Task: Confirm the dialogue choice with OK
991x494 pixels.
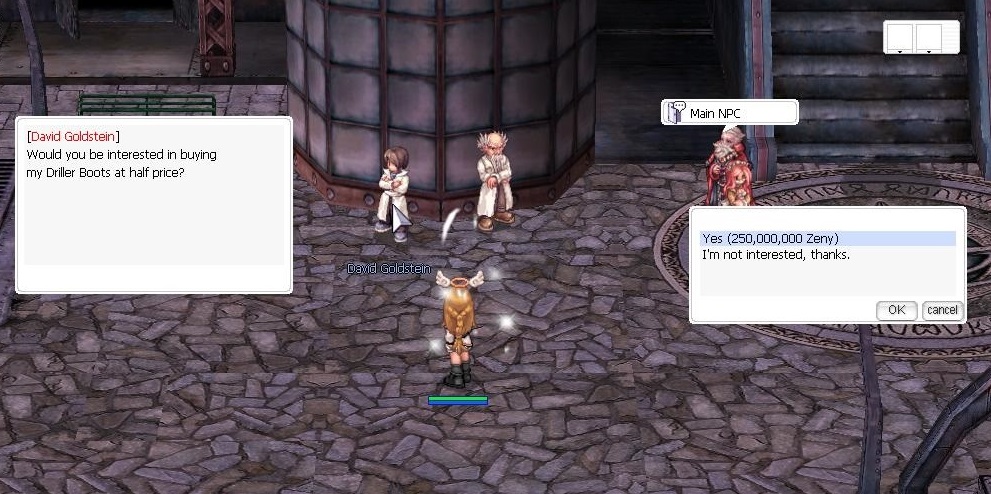Action: pyautogui.click(x=896, y=310)
